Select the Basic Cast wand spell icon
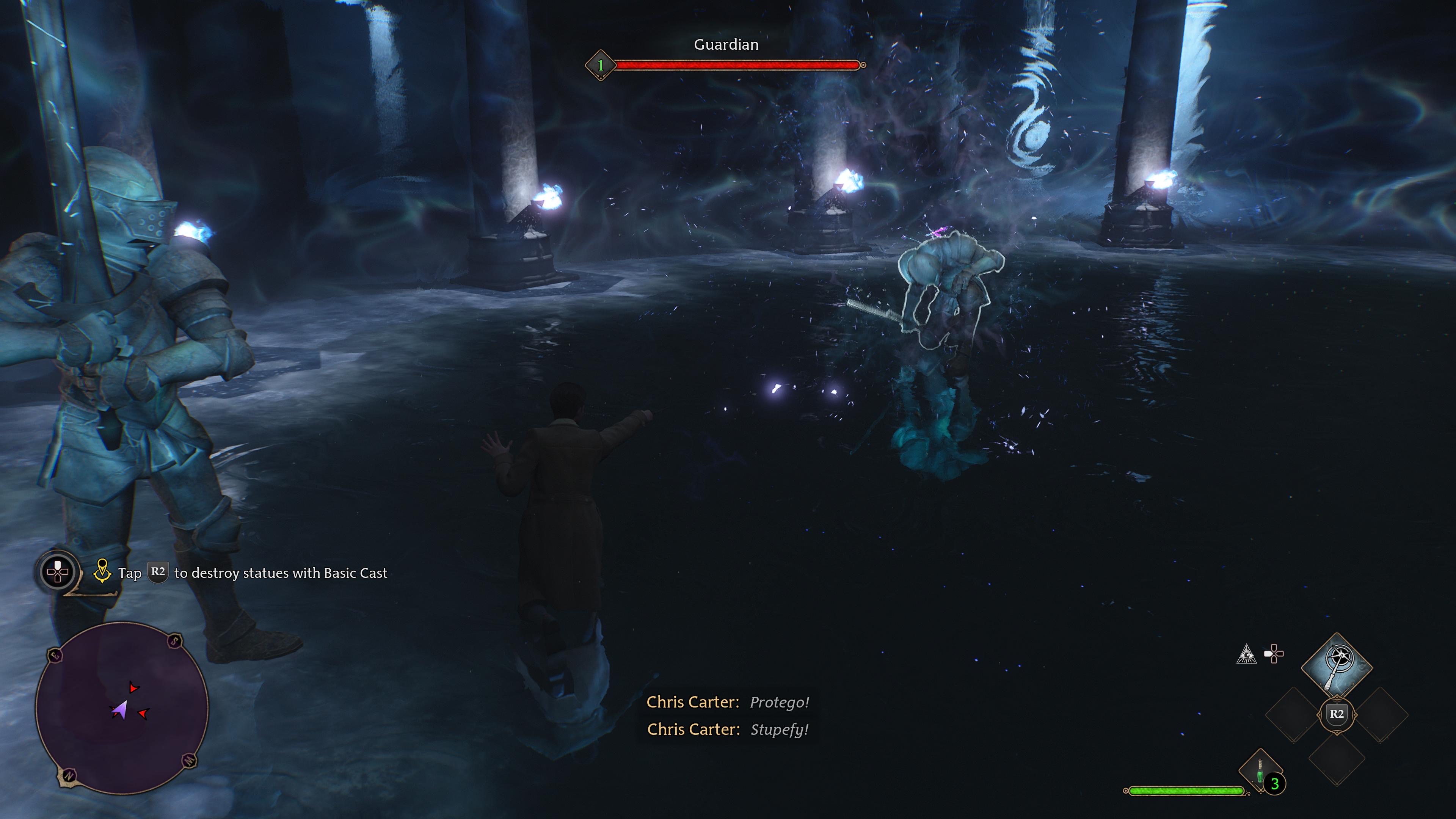 [x=1337, y=662]
